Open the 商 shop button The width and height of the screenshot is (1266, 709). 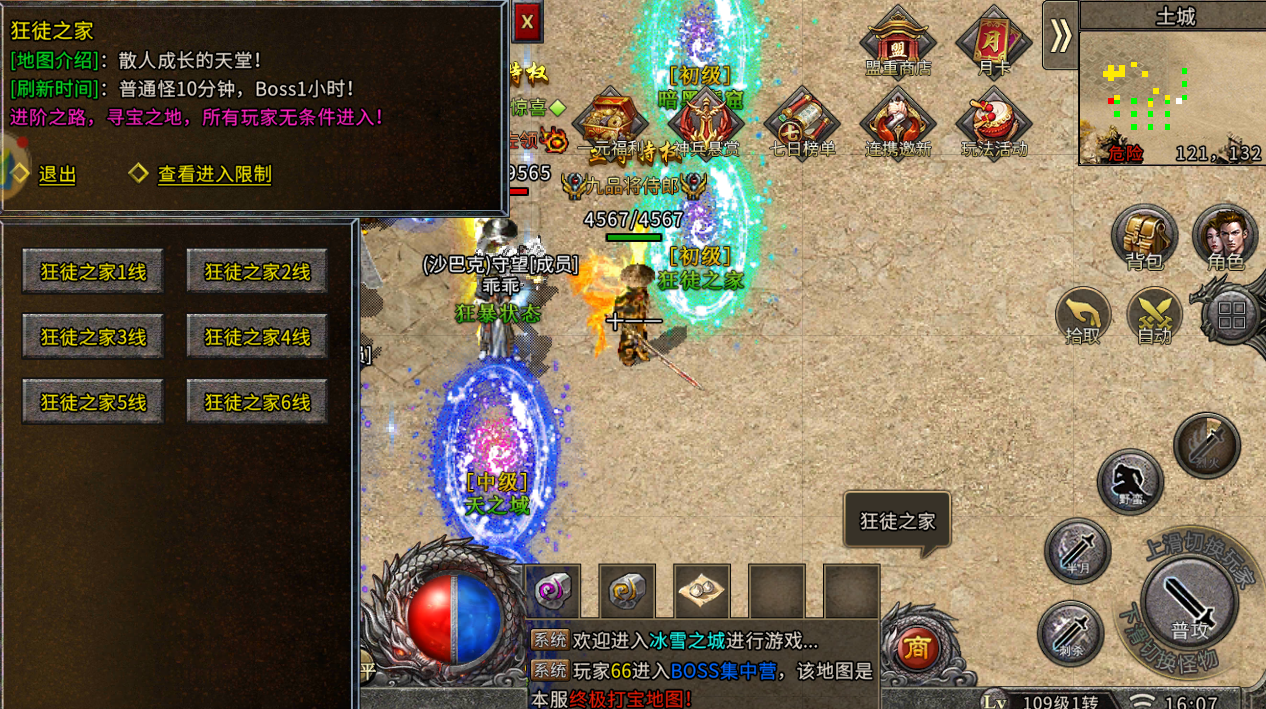pos(915,649)
